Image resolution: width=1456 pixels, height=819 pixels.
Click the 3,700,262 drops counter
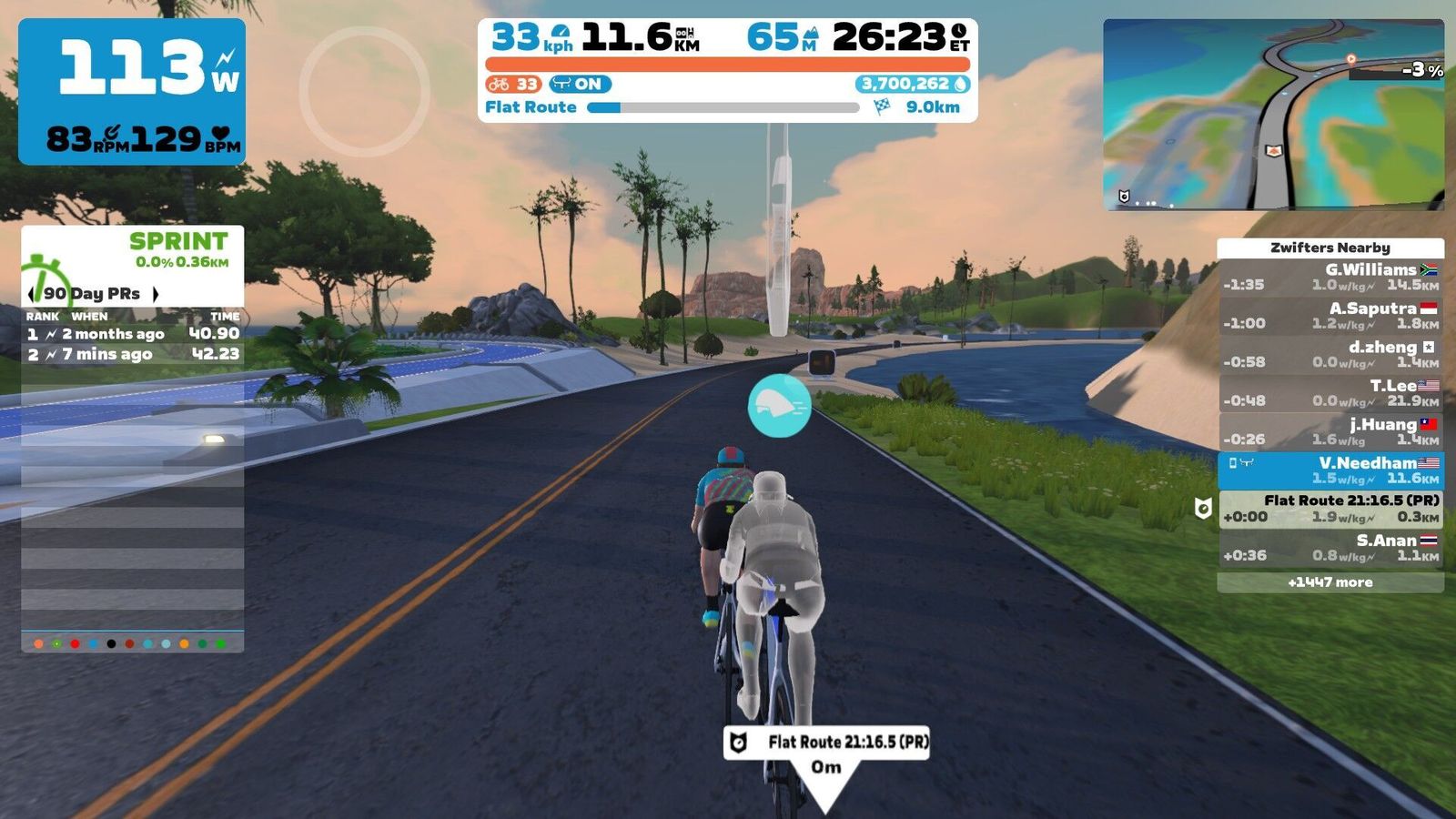point(913,85)
